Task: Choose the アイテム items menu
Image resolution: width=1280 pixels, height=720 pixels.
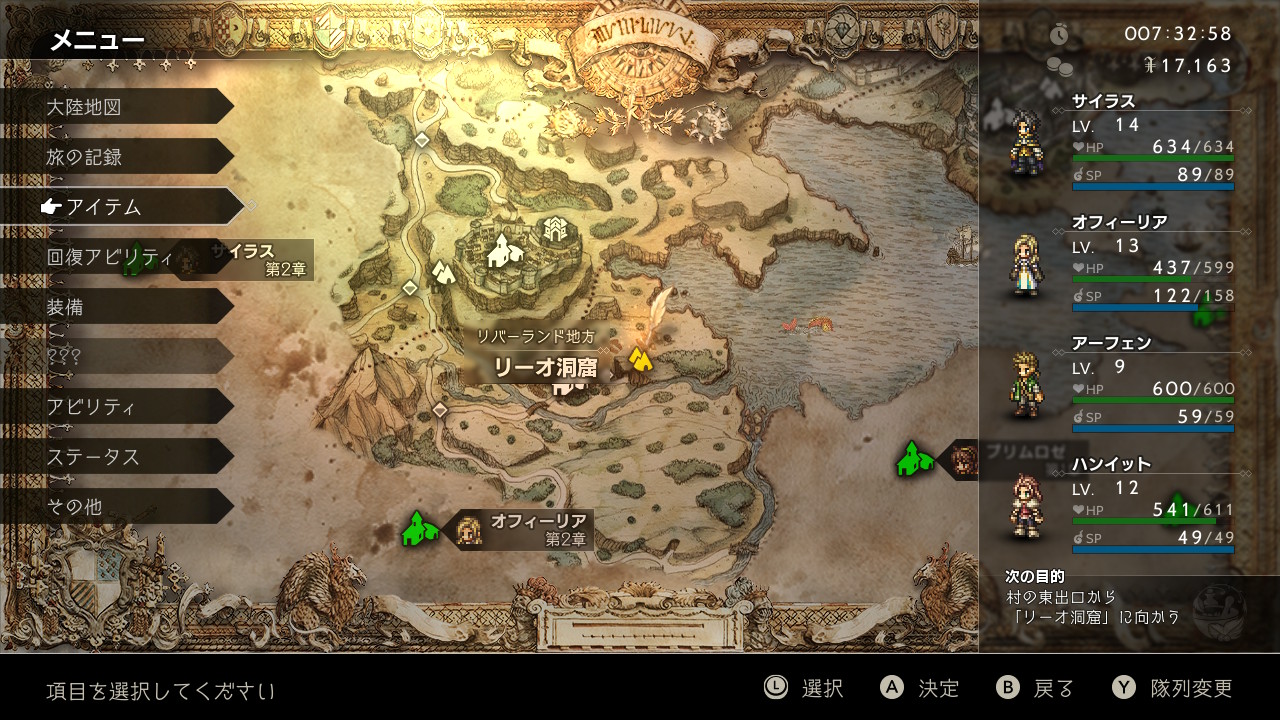Action: 120,207
